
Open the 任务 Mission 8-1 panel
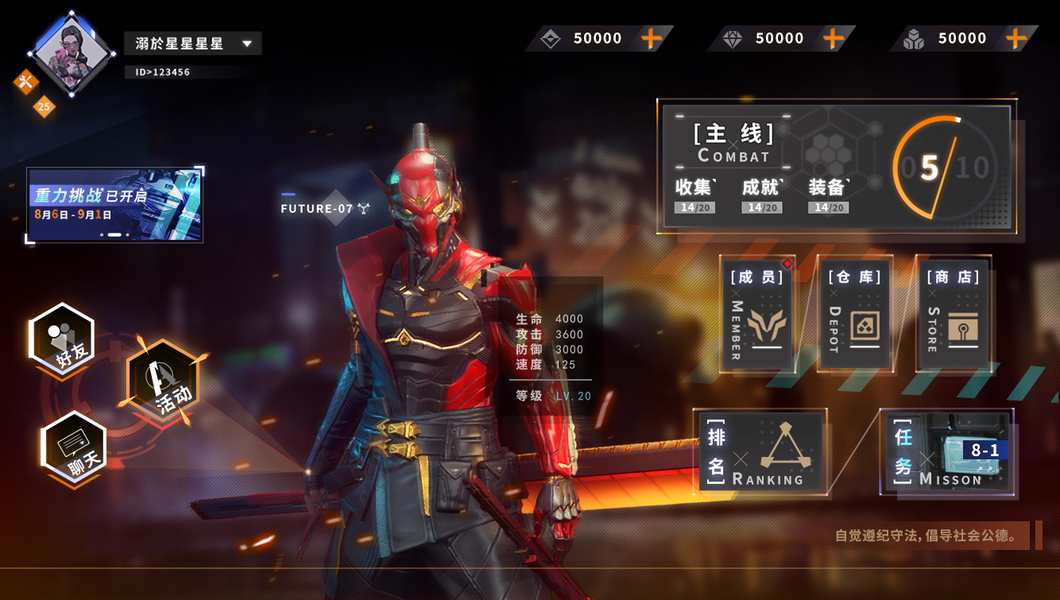pos(947,451)
